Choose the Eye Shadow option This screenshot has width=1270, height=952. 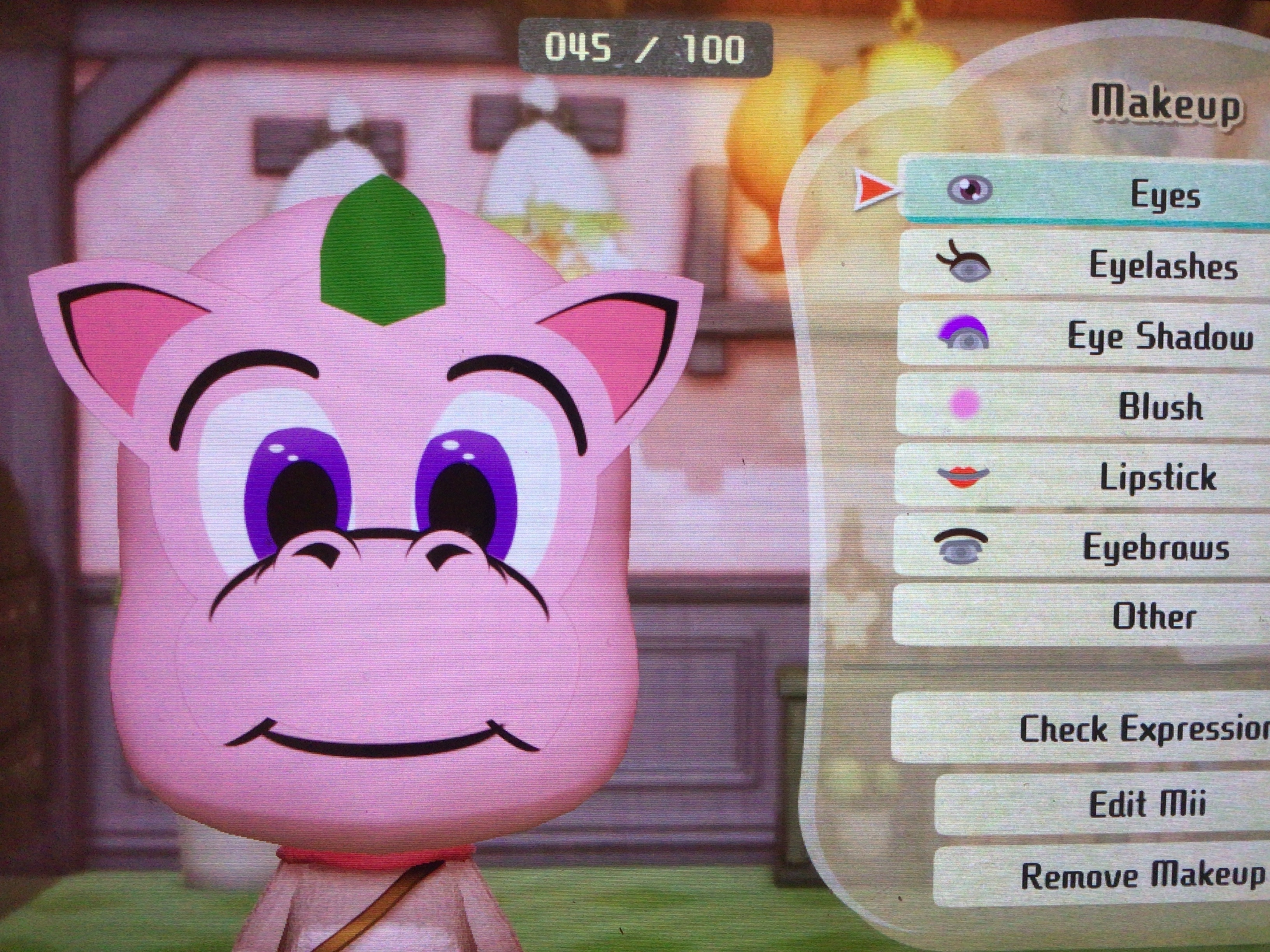1085,336
